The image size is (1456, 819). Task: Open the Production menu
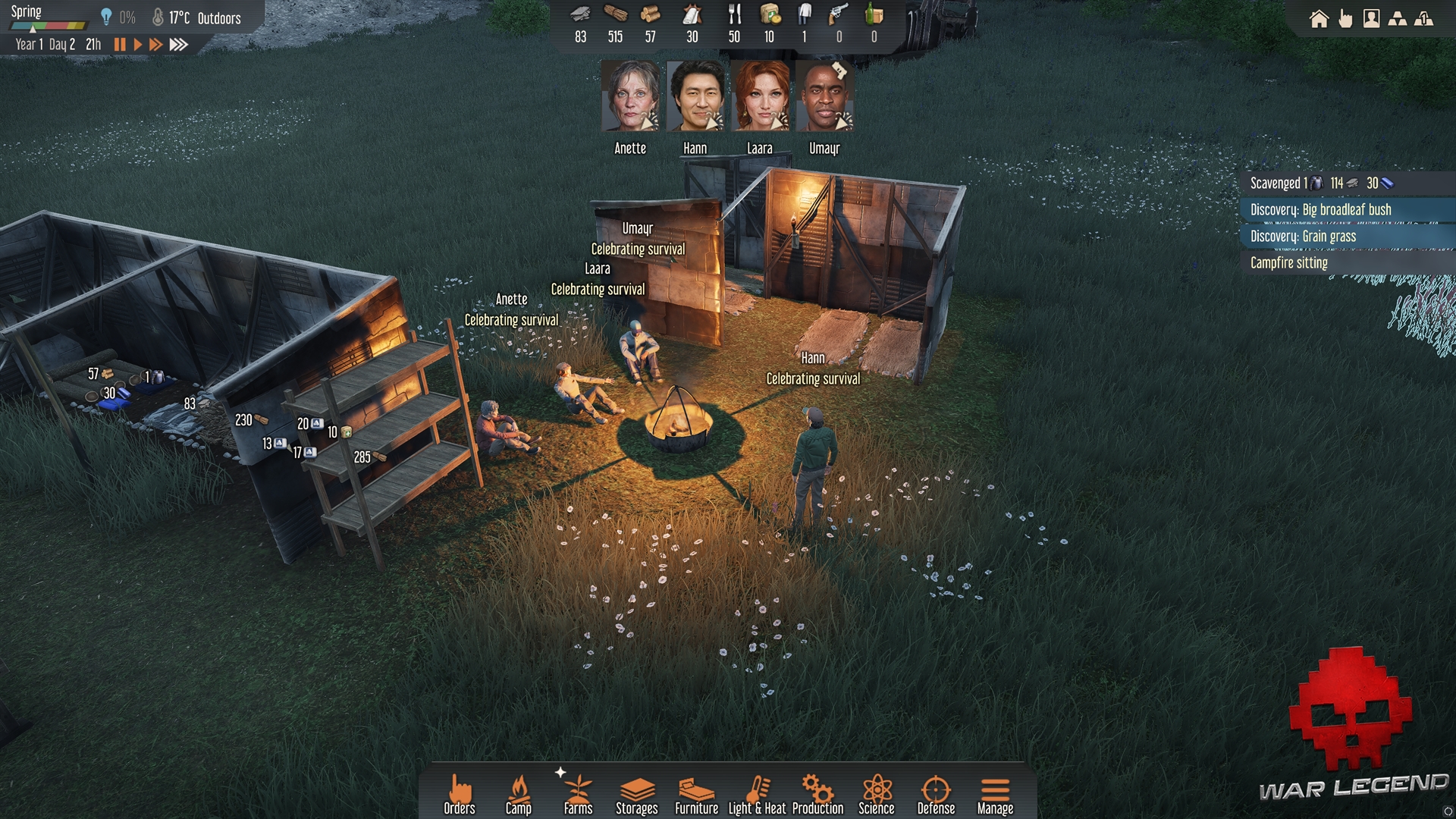(x=817, y=794)
